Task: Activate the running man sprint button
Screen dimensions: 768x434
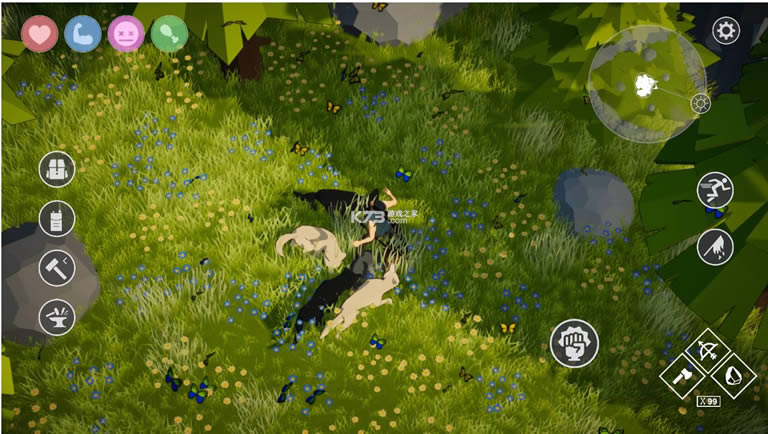Action: point(715,189)
